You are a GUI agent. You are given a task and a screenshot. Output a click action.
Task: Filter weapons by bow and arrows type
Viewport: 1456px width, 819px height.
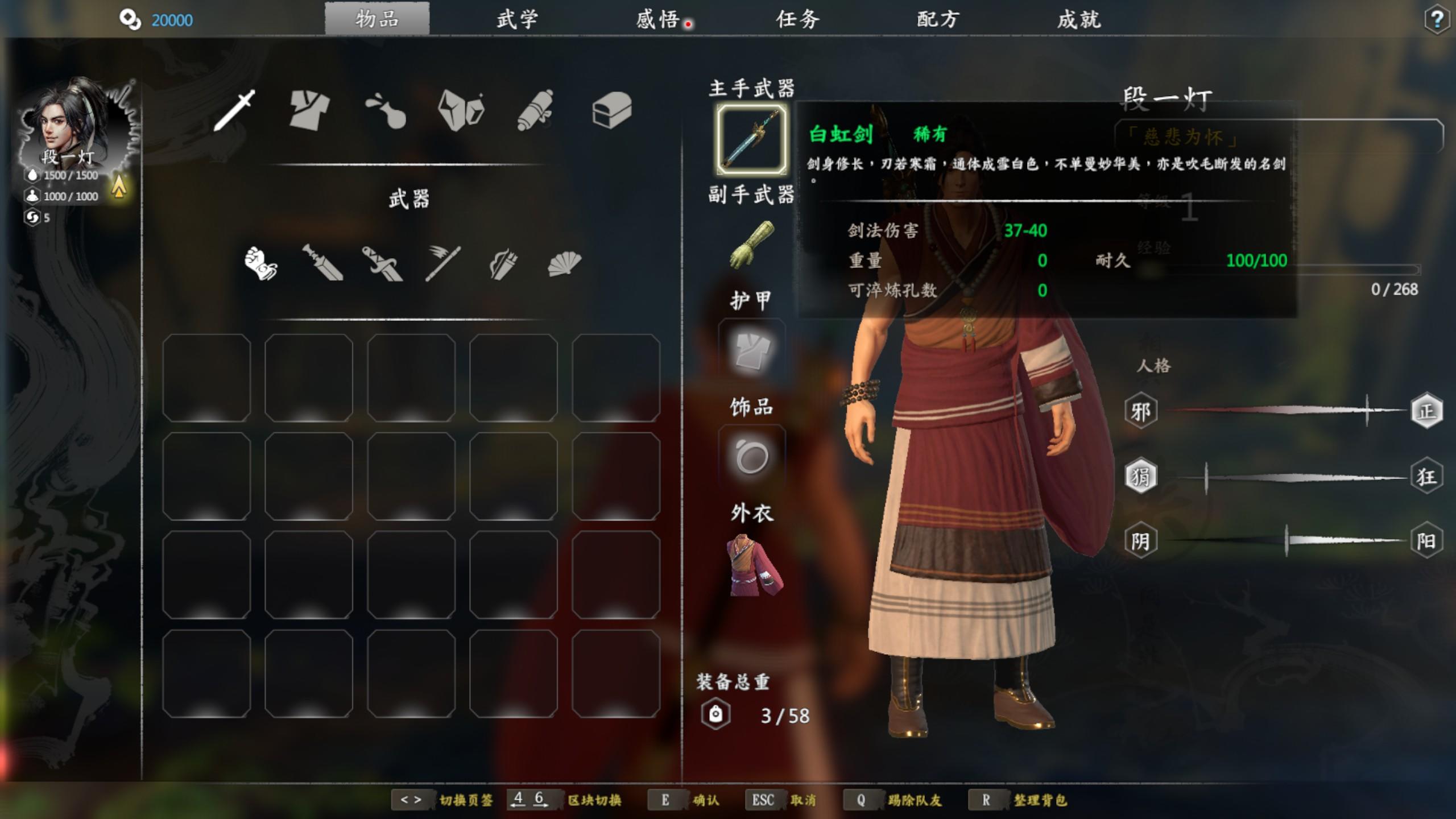pos(503,263)
